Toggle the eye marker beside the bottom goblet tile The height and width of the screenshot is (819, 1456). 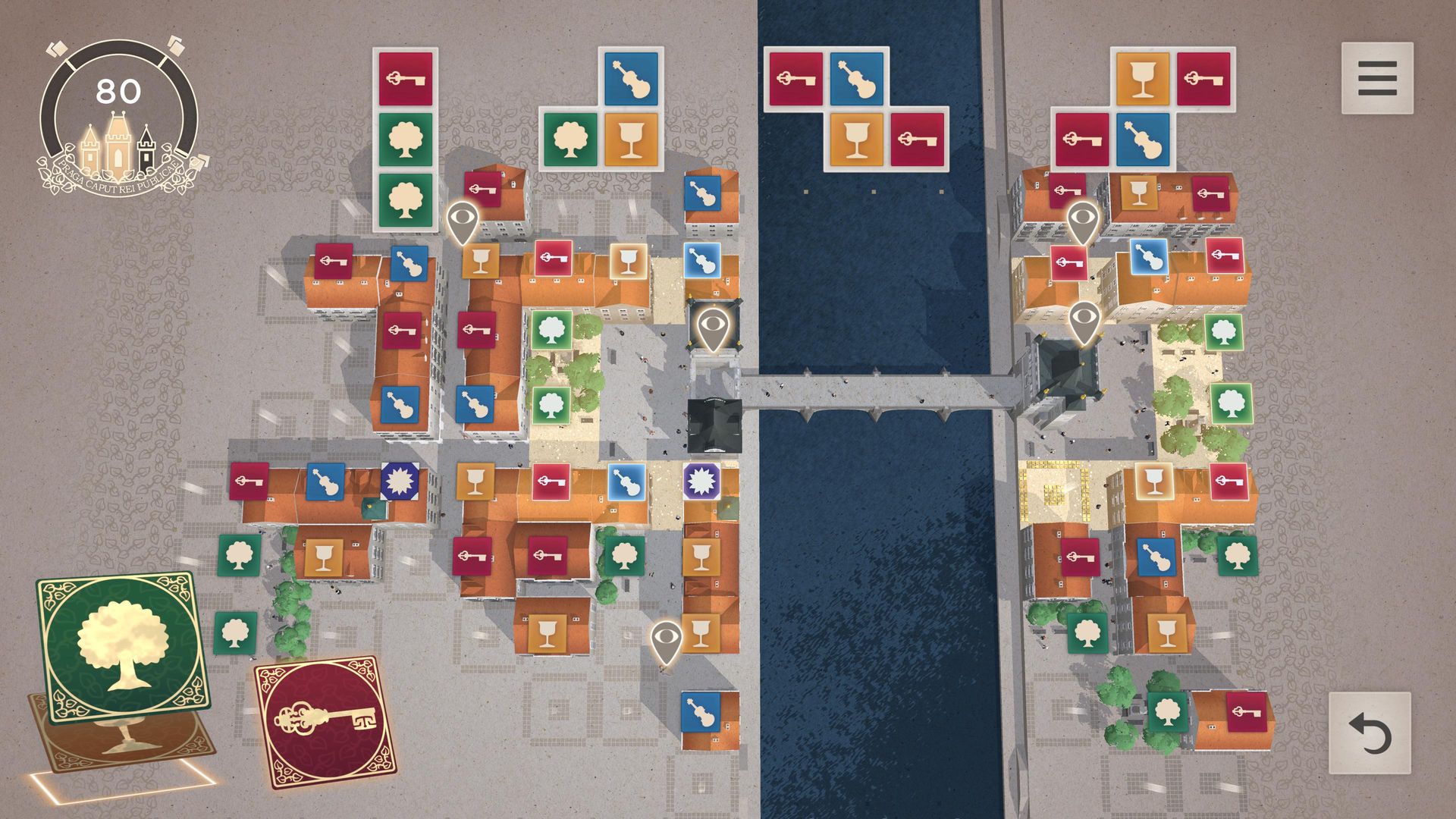tap(665, 642)
